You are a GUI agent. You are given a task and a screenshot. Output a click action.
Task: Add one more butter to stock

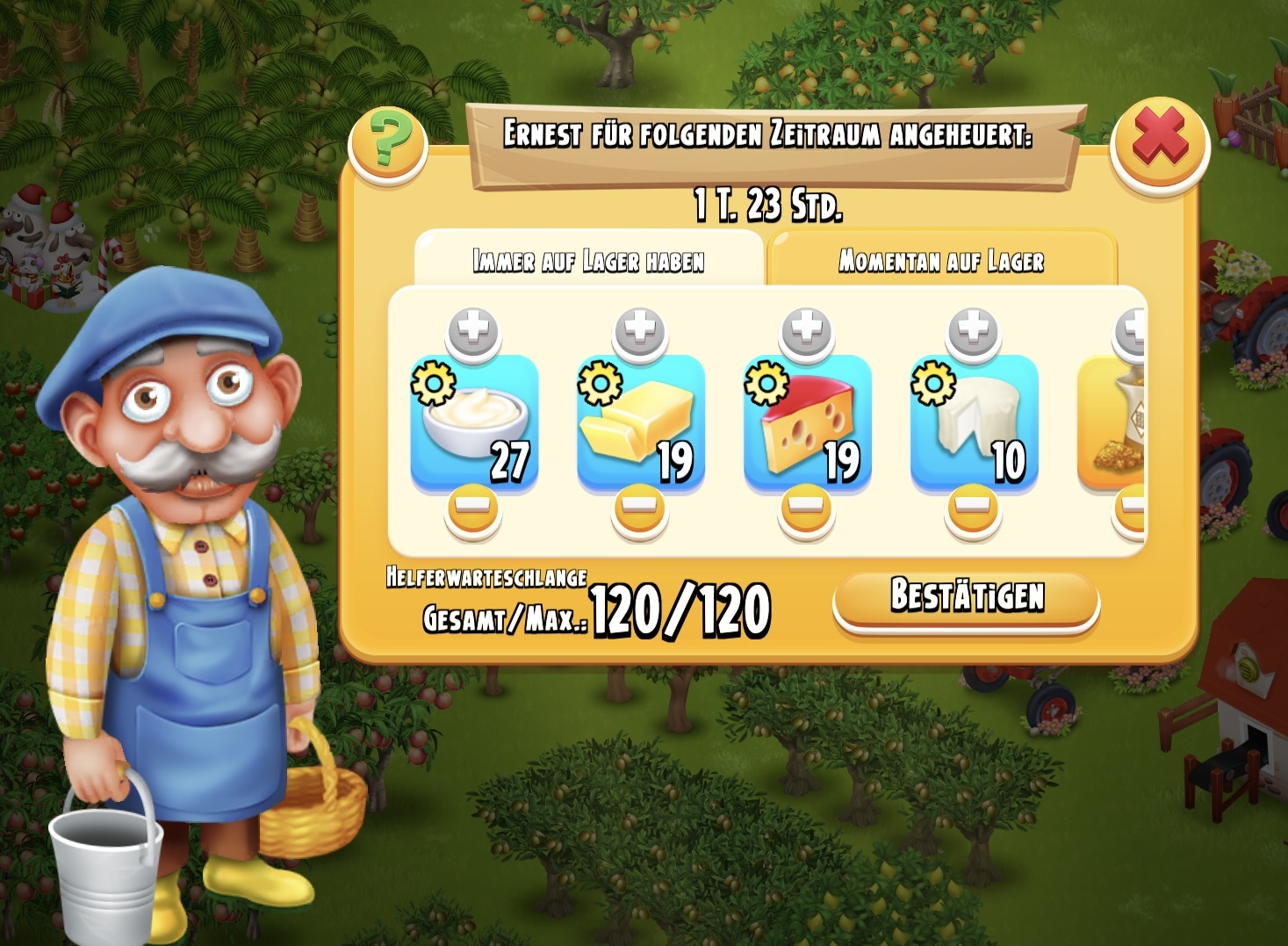[x=640, y=333]
